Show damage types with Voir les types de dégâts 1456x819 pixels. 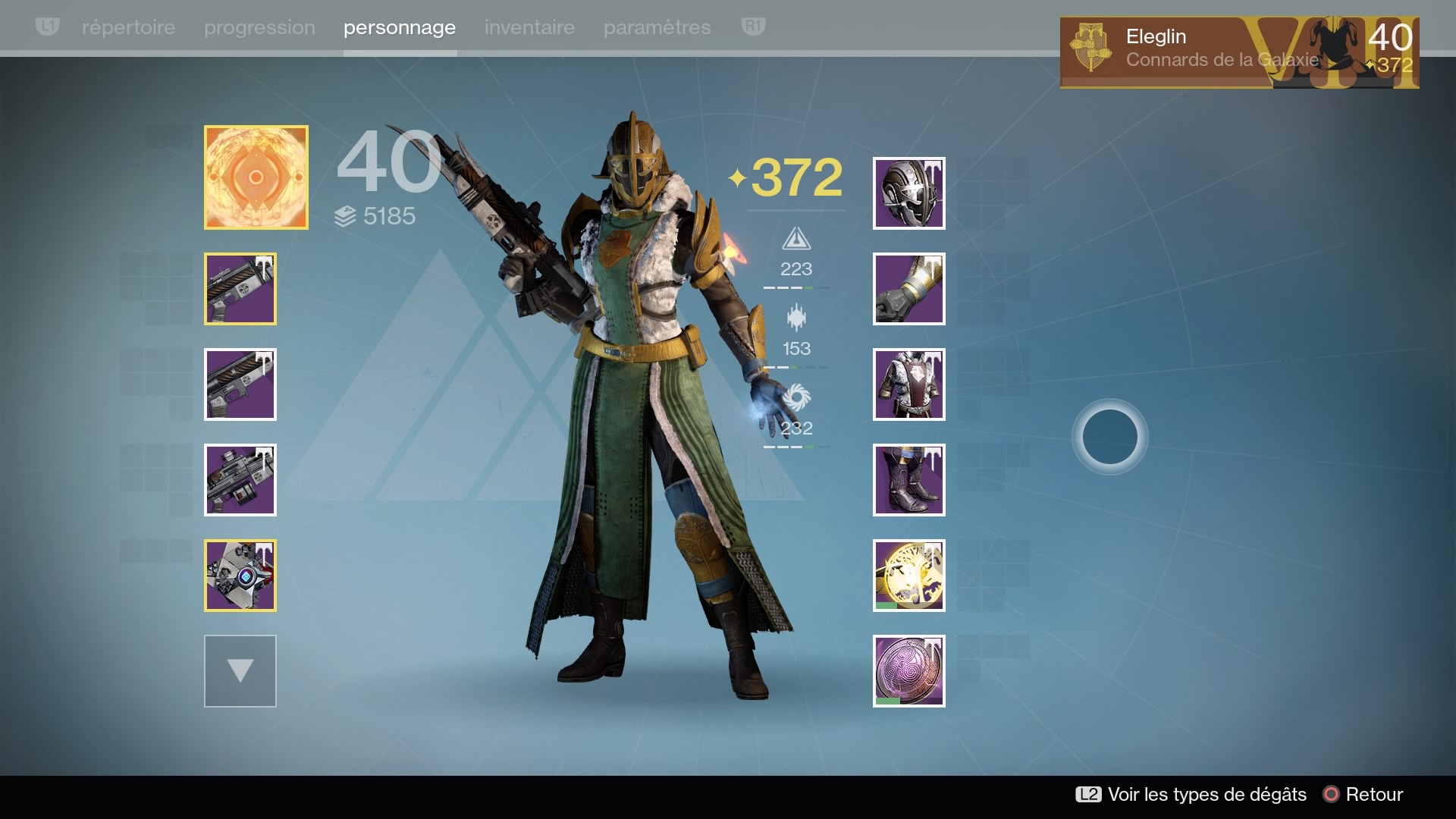pyautogui.click(x=1191, y=794)
